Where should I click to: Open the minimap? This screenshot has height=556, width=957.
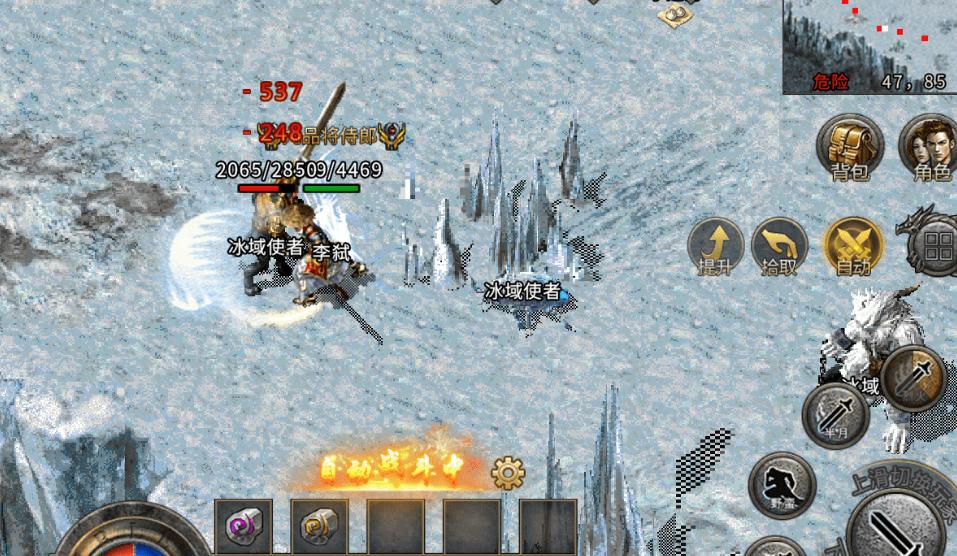click(869, 46)
